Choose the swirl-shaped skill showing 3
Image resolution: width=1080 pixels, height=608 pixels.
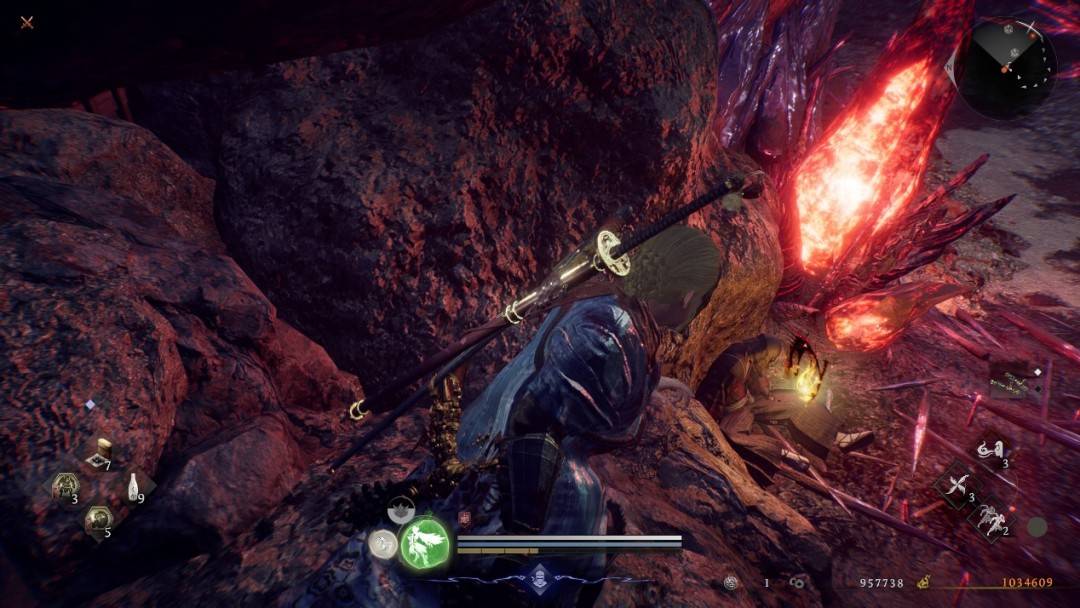[991, 451]
